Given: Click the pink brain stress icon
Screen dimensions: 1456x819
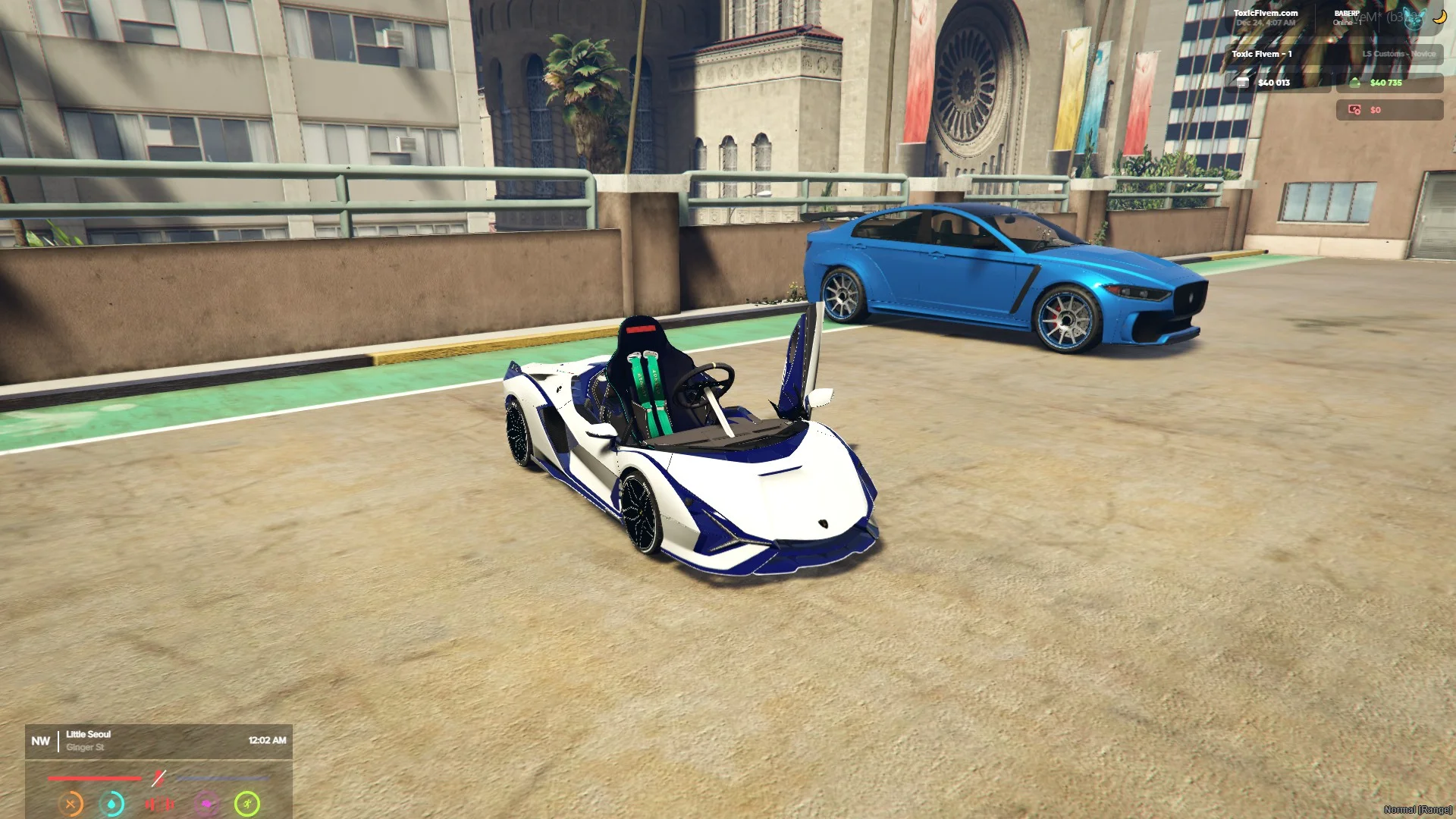Looking at the screenshot, I should (x=206, y=804).
